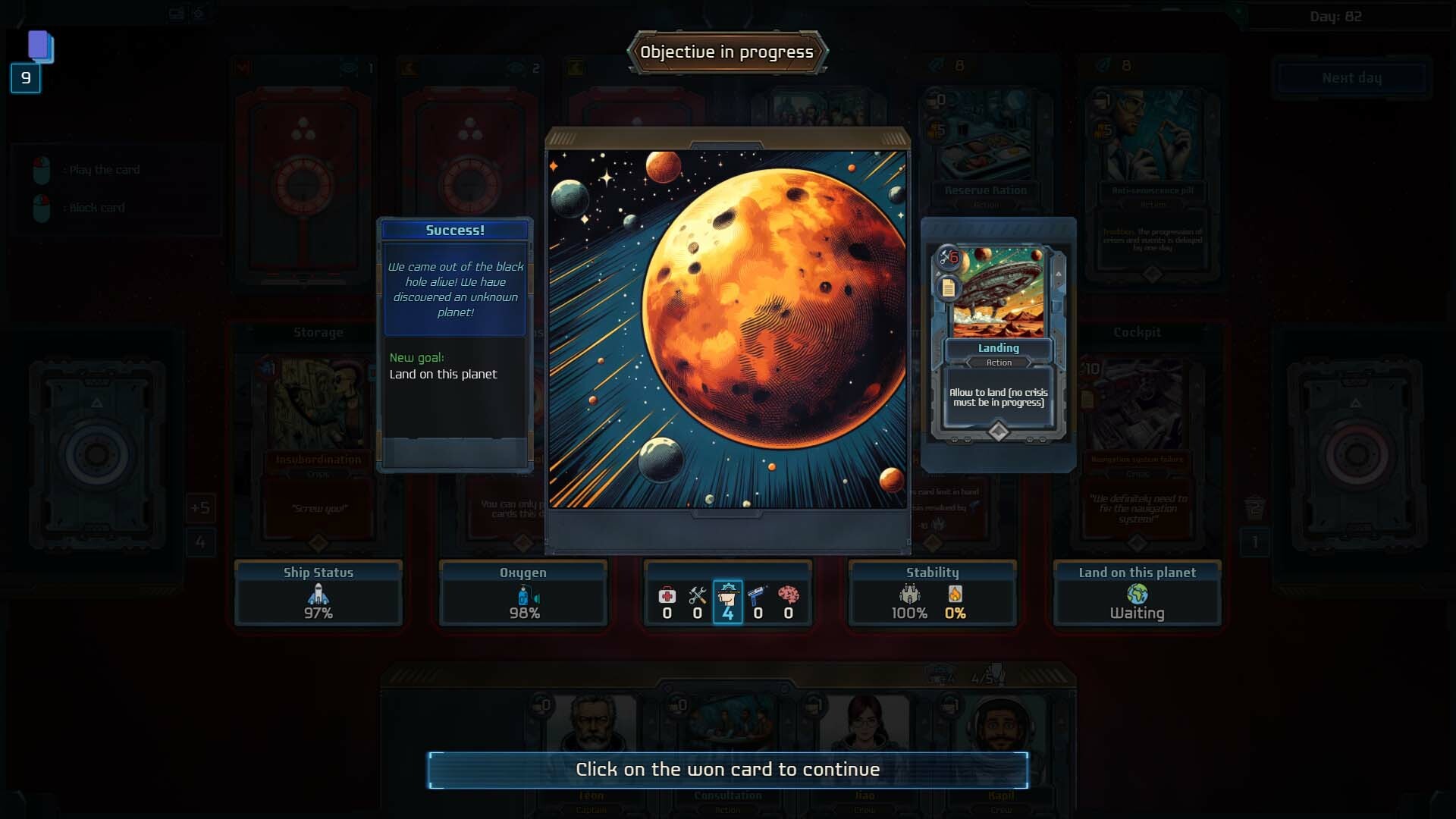The width and height of the screenshot is (1456, 819).
Task: Expand the arrow on the Landing card edge
Action: (1059, 275)
